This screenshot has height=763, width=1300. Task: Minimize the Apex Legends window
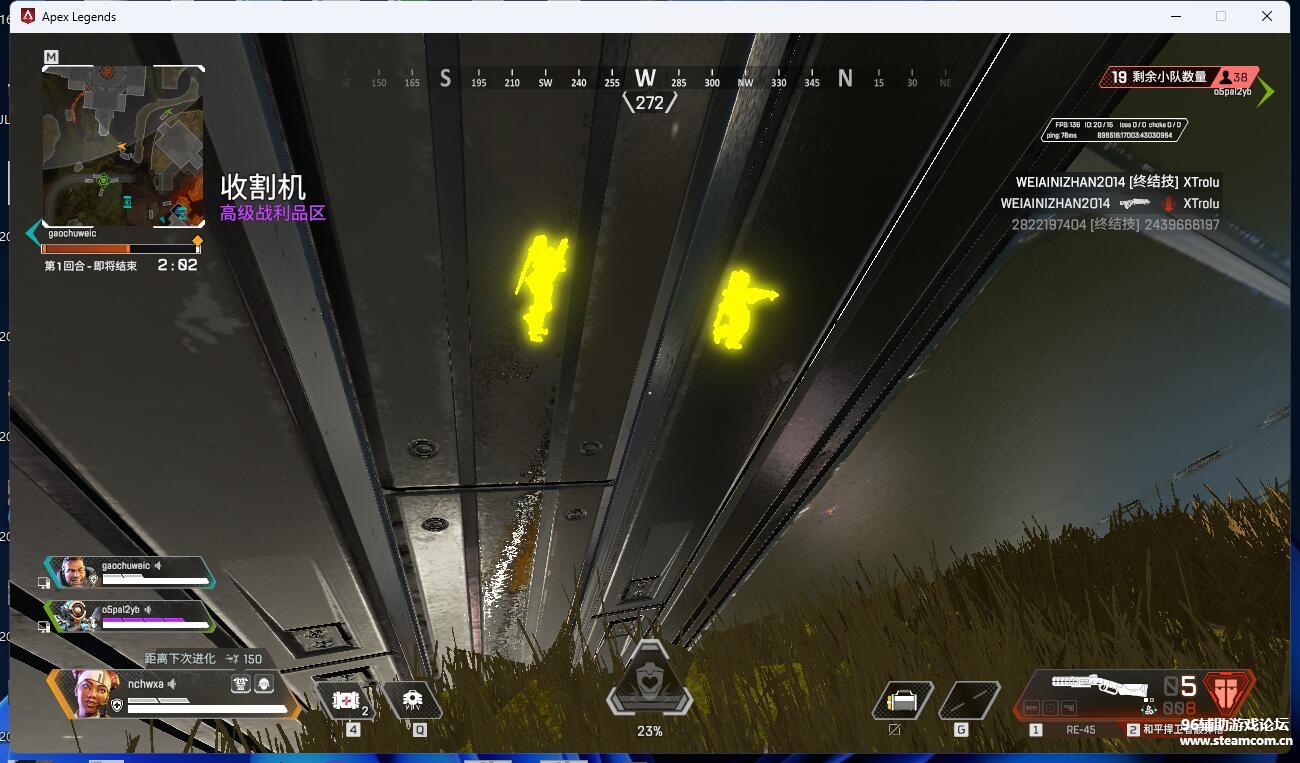[x=1175, y=16]
